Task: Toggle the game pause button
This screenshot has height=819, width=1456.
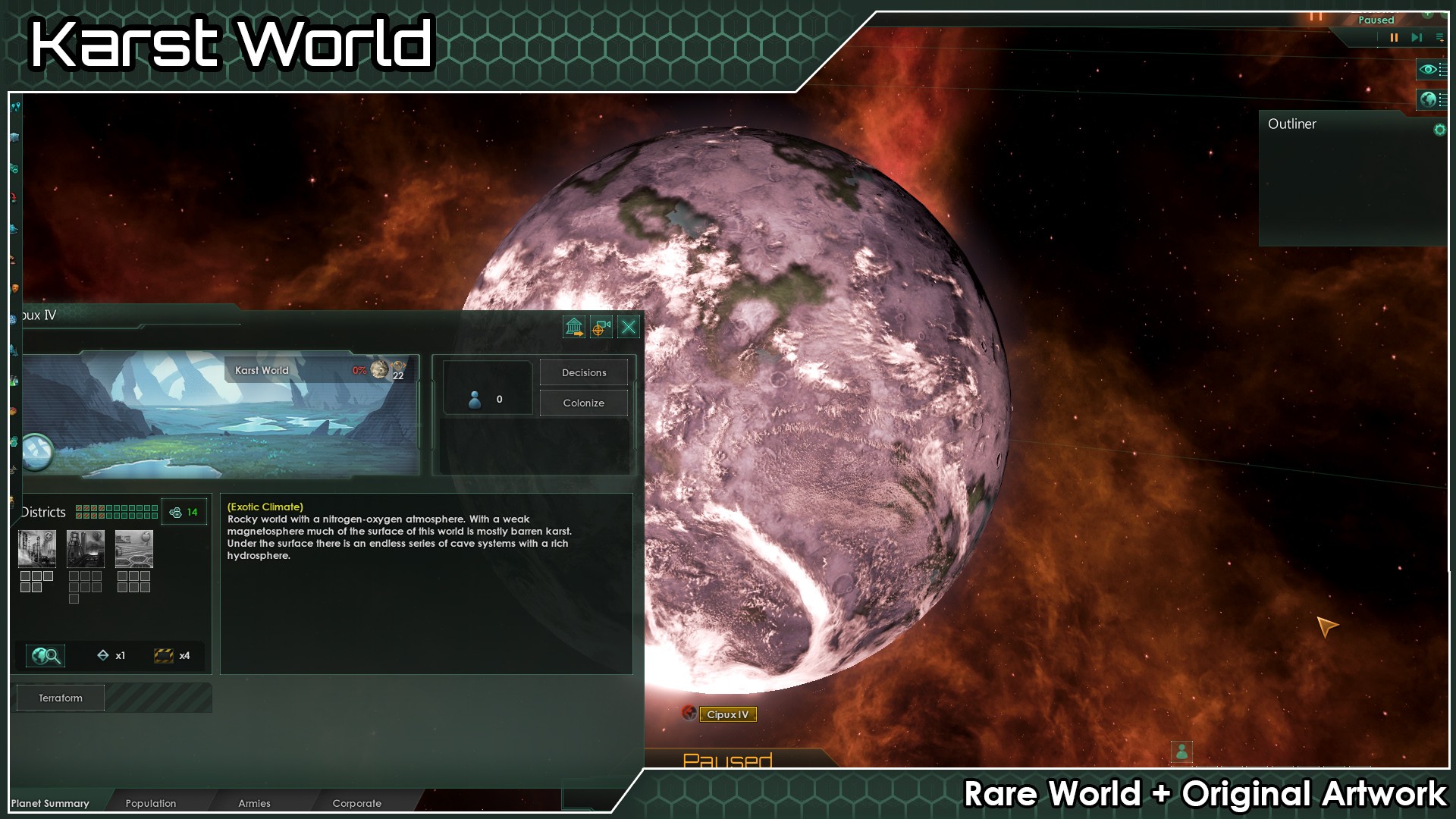Action: [x=1394, y=37]
